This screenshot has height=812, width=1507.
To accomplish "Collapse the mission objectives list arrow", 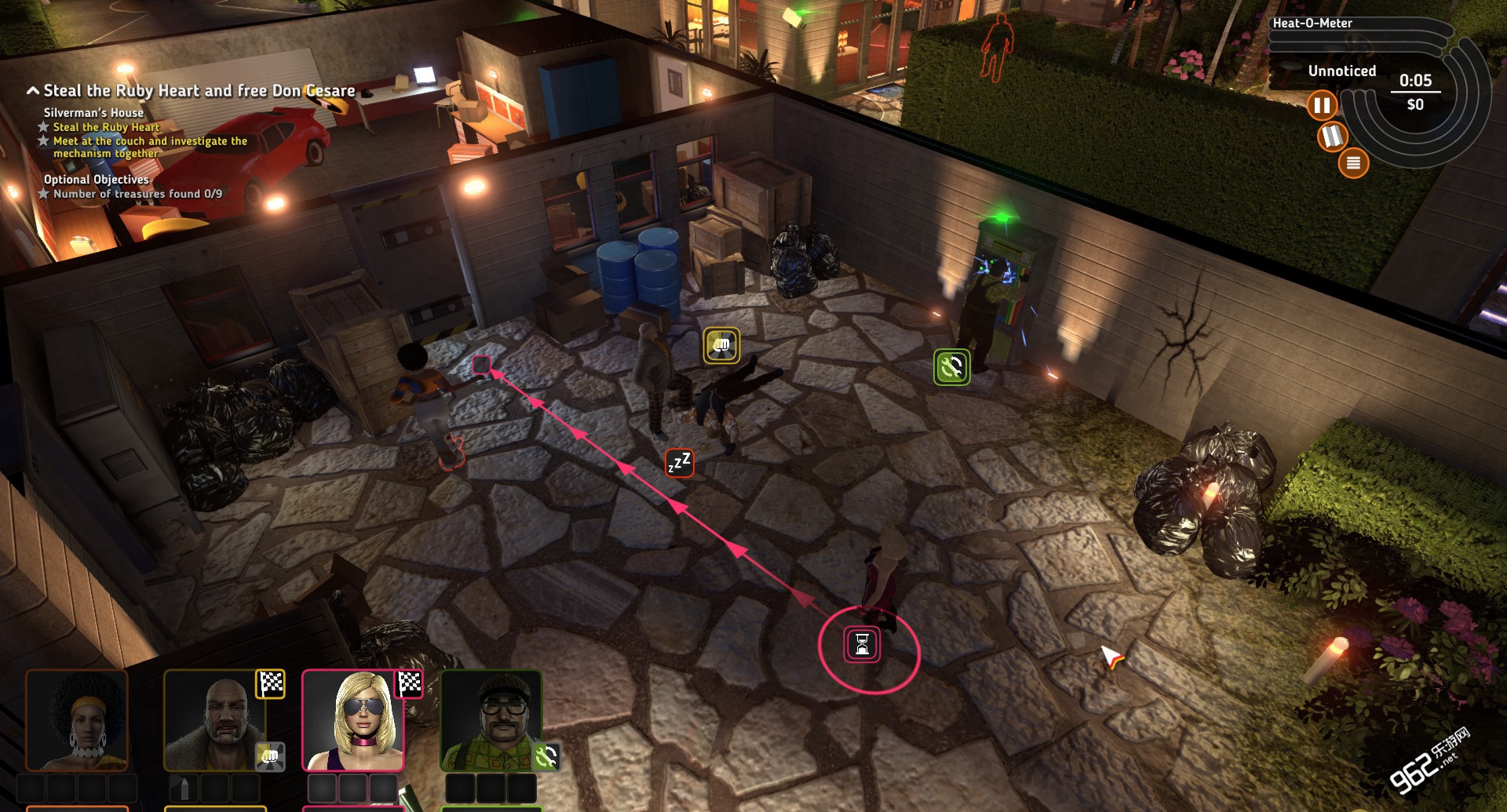I will 33,91.
